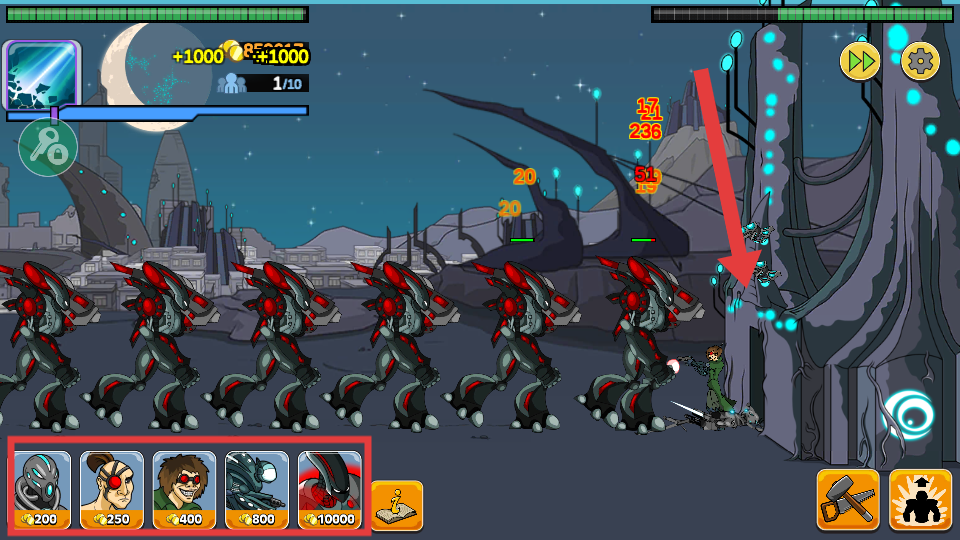The height and width of the screenshot is (540, 960).
Task: Open the hammer and saw upgrade menu
Action: pyautogui.click(x=848, y=499)
